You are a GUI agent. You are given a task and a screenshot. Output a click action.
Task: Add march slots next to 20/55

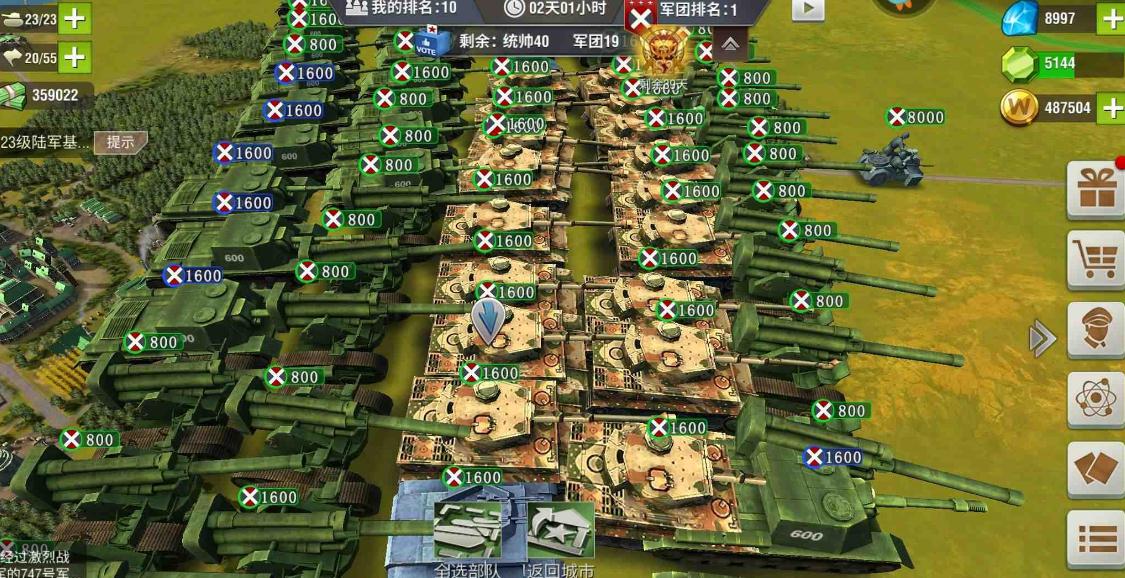point(75,57)
